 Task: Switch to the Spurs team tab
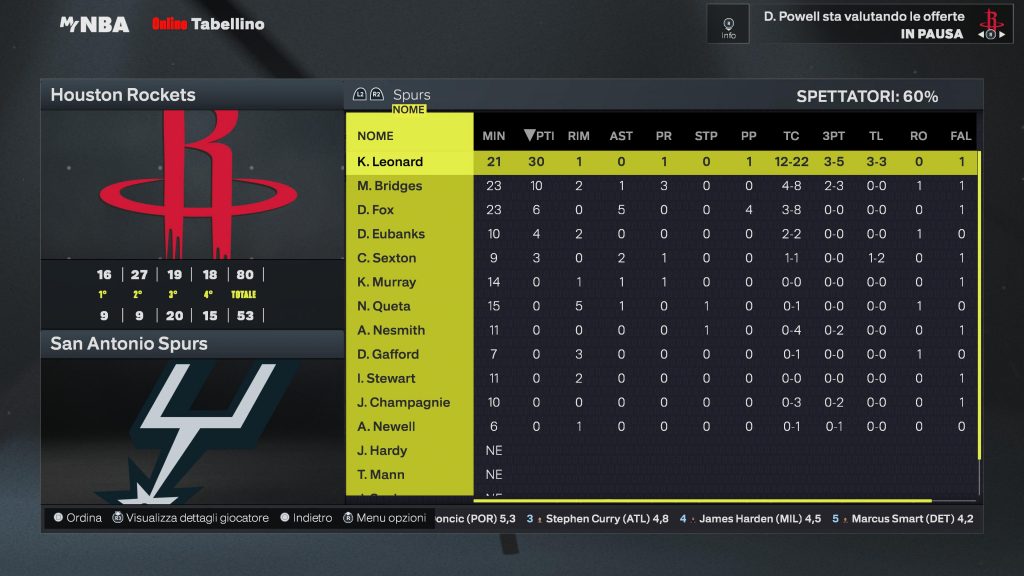pyautogui.click(x=411, y=95)
